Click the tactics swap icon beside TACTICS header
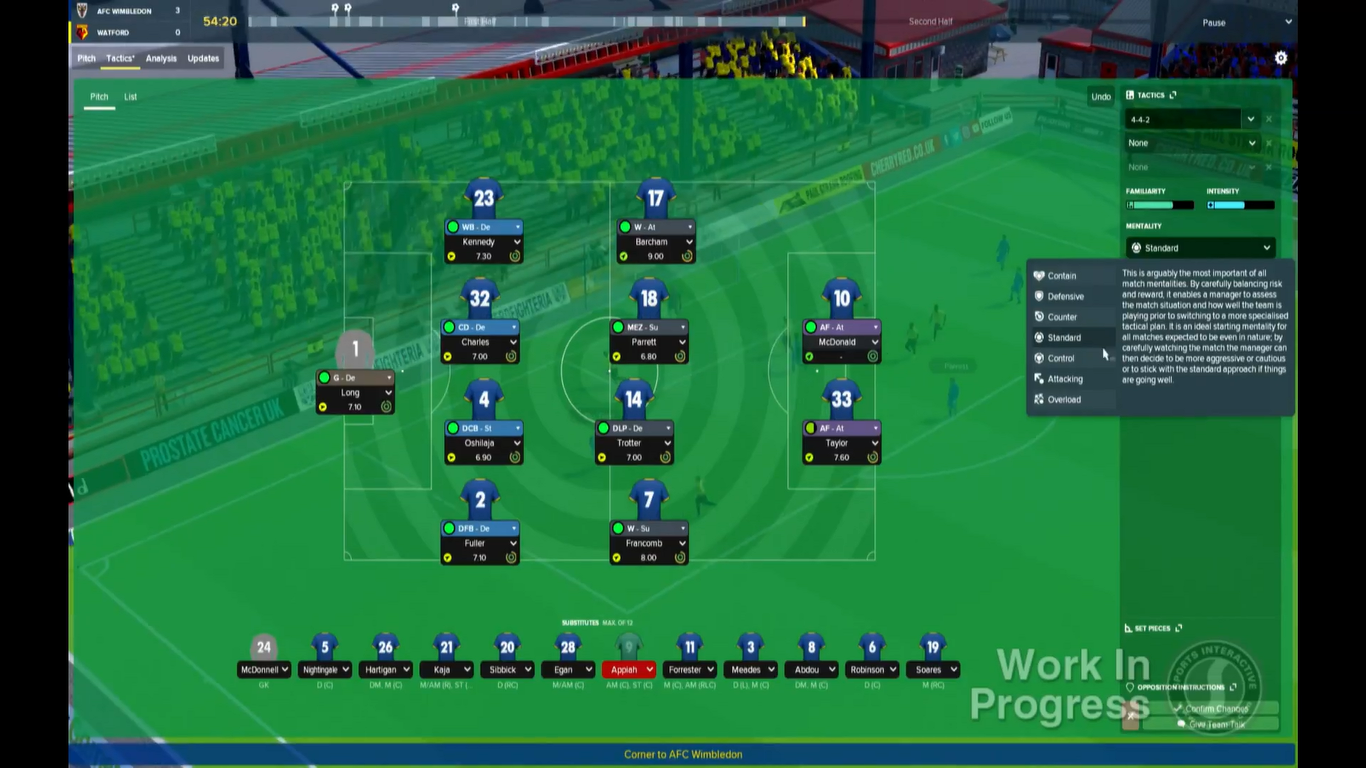The image size is (1366, 768). tap(1172, 95)
